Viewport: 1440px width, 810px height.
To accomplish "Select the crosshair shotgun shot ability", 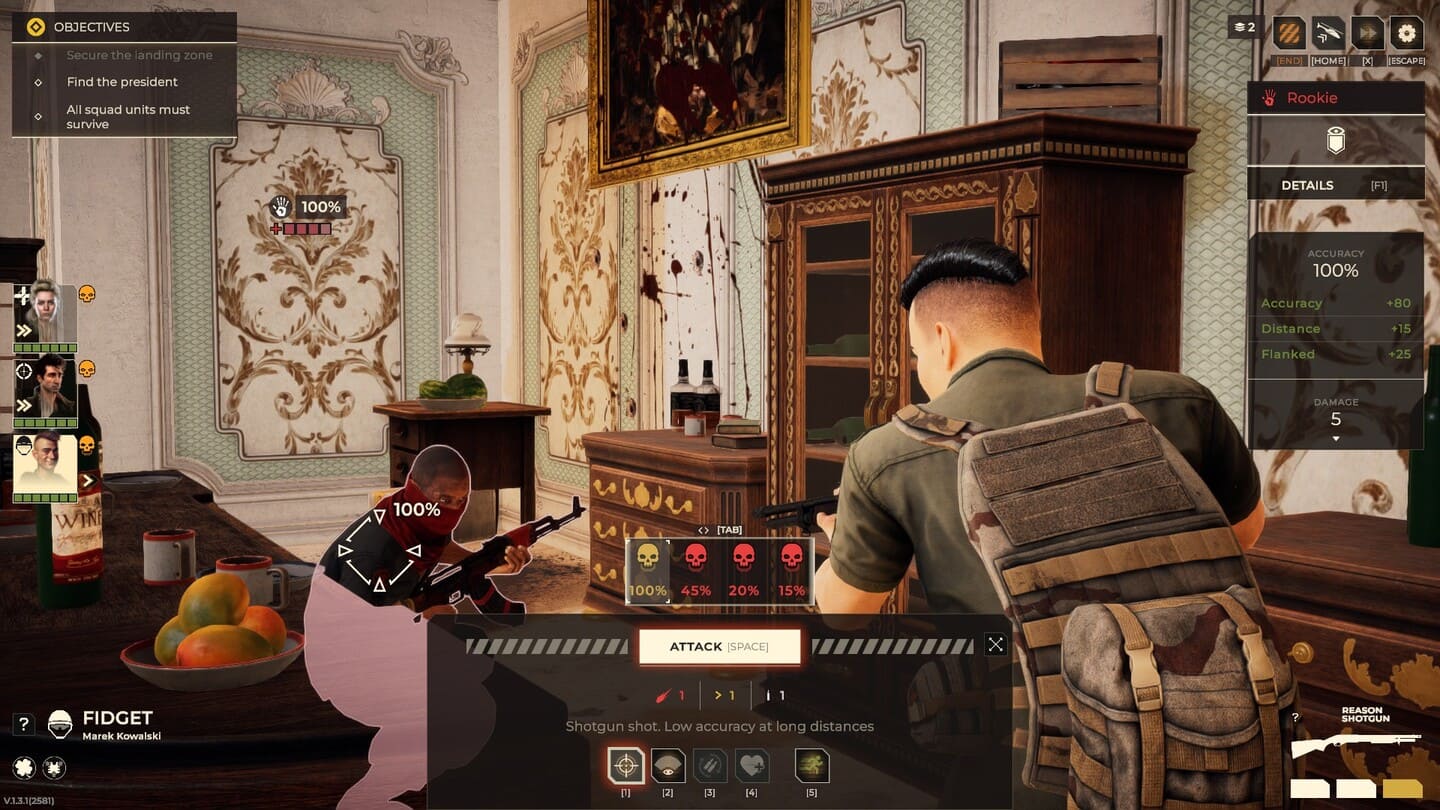I will 626,766.
